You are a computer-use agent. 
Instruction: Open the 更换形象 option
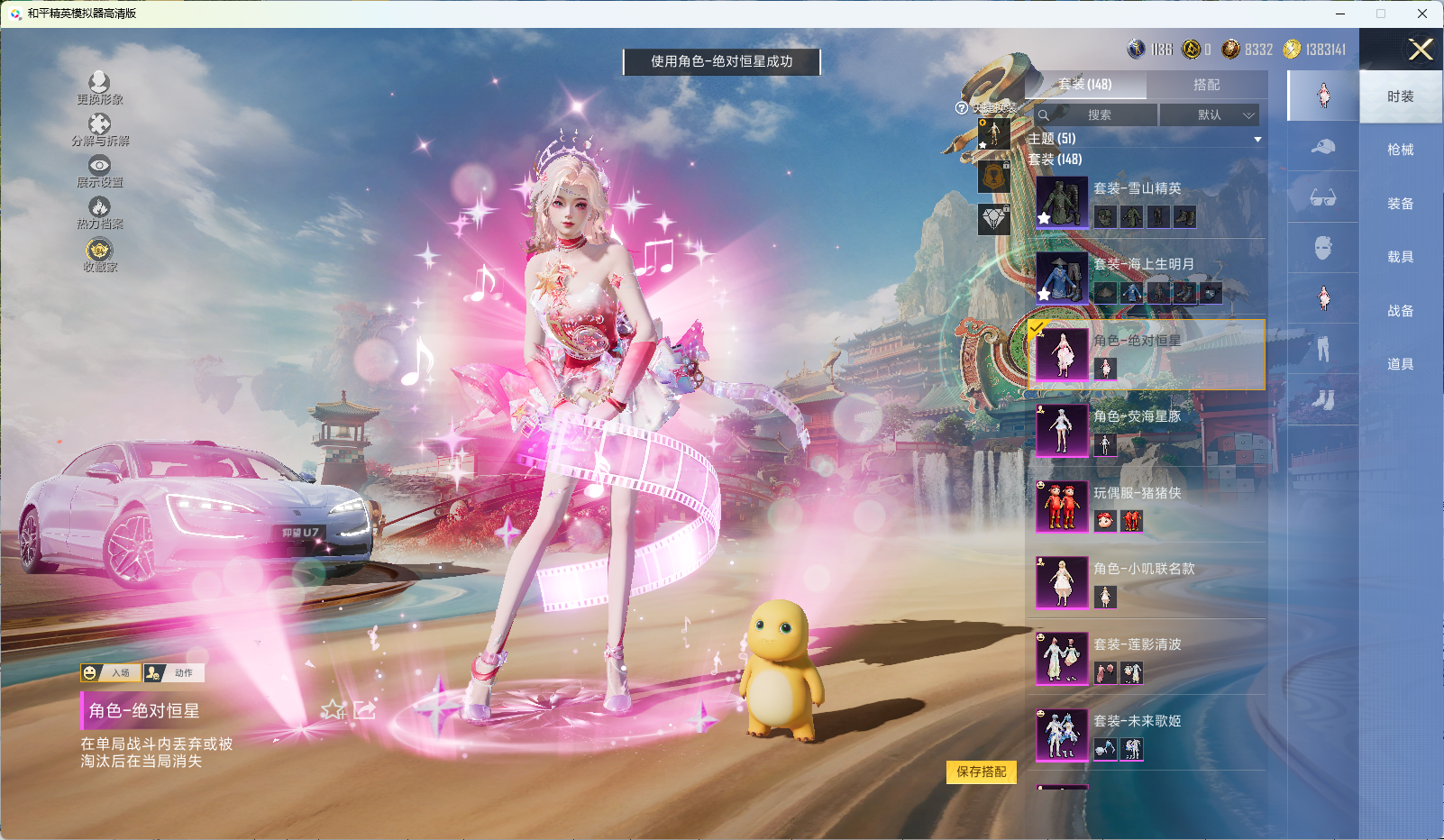tap(99, 88)
